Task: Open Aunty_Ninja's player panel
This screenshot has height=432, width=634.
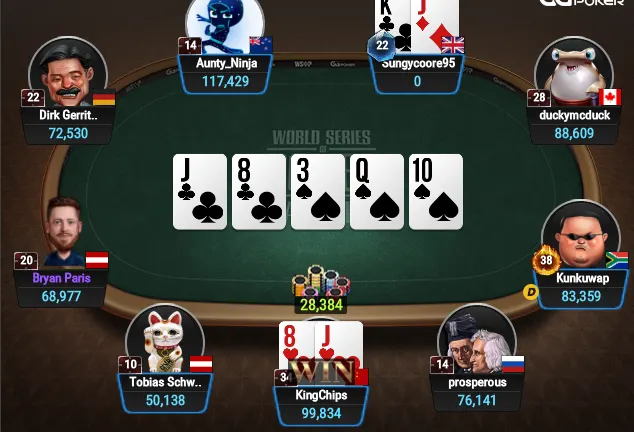Action: tap(225, 71)
